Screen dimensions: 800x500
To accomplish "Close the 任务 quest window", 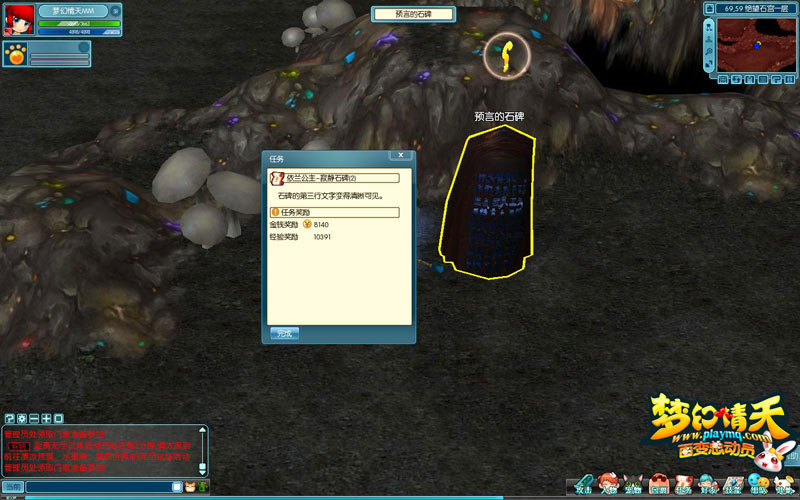I will (402, 156).
